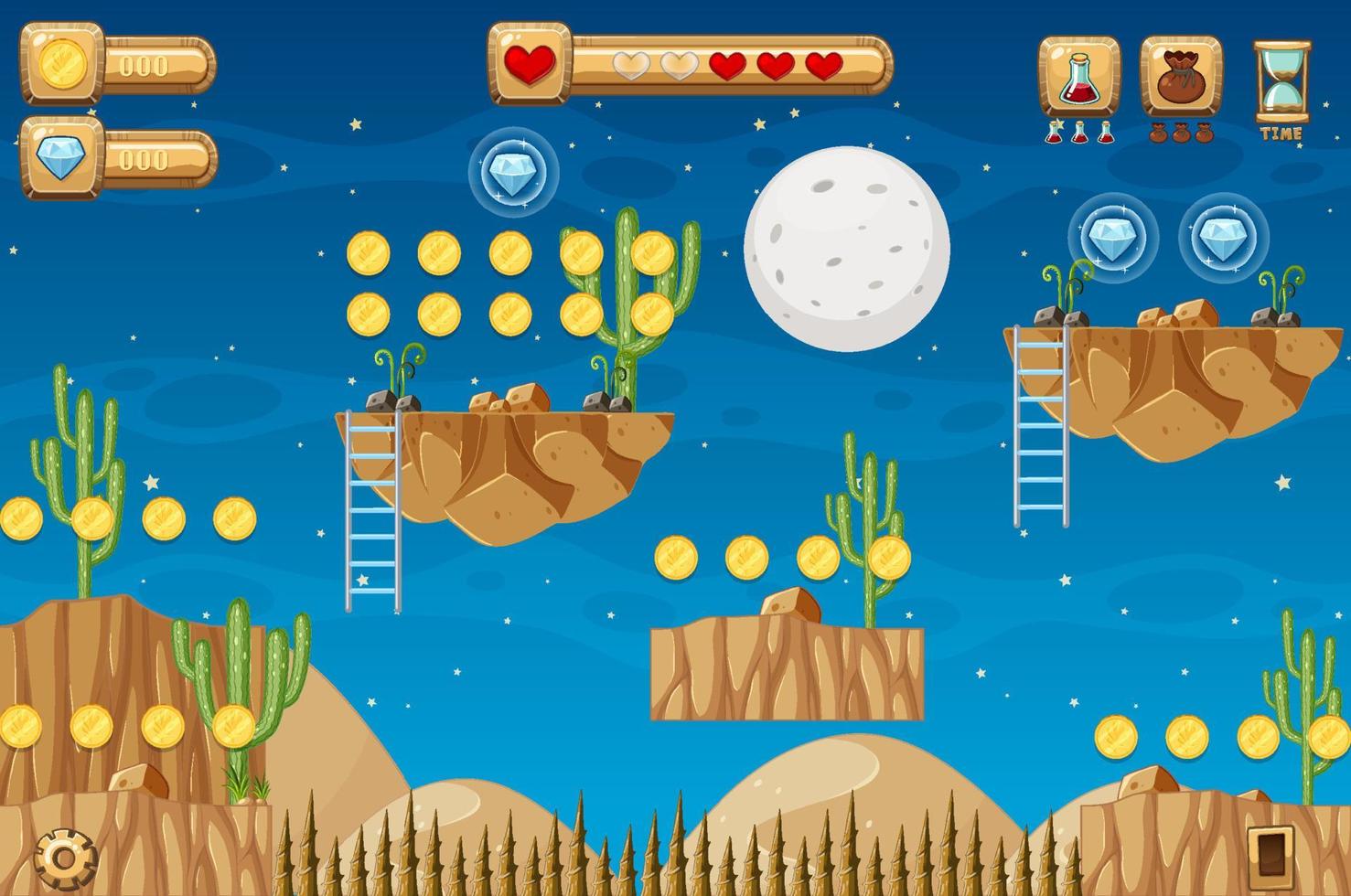Use the red potion item slot

click(1079, 77)
